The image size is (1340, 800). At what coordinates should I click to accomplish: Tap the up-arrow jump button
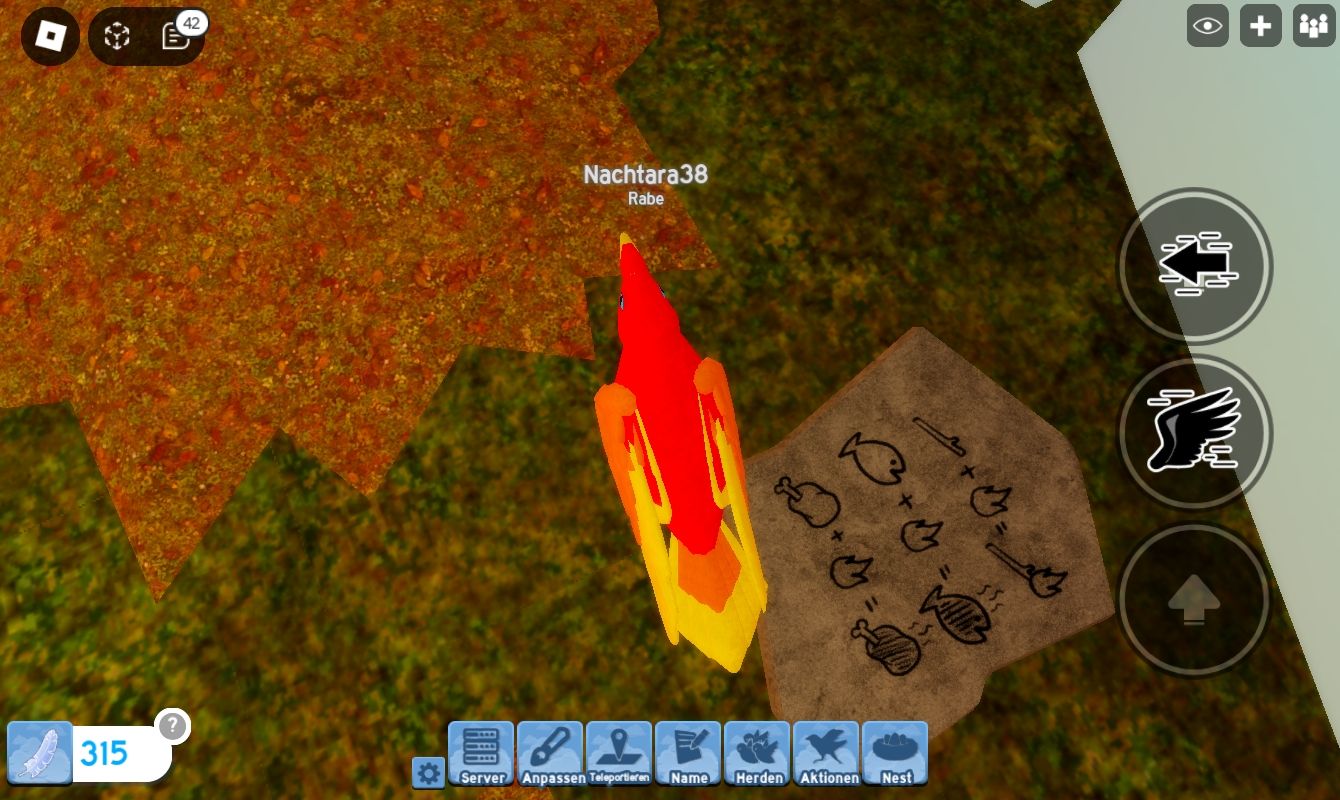pos(1194,600)
